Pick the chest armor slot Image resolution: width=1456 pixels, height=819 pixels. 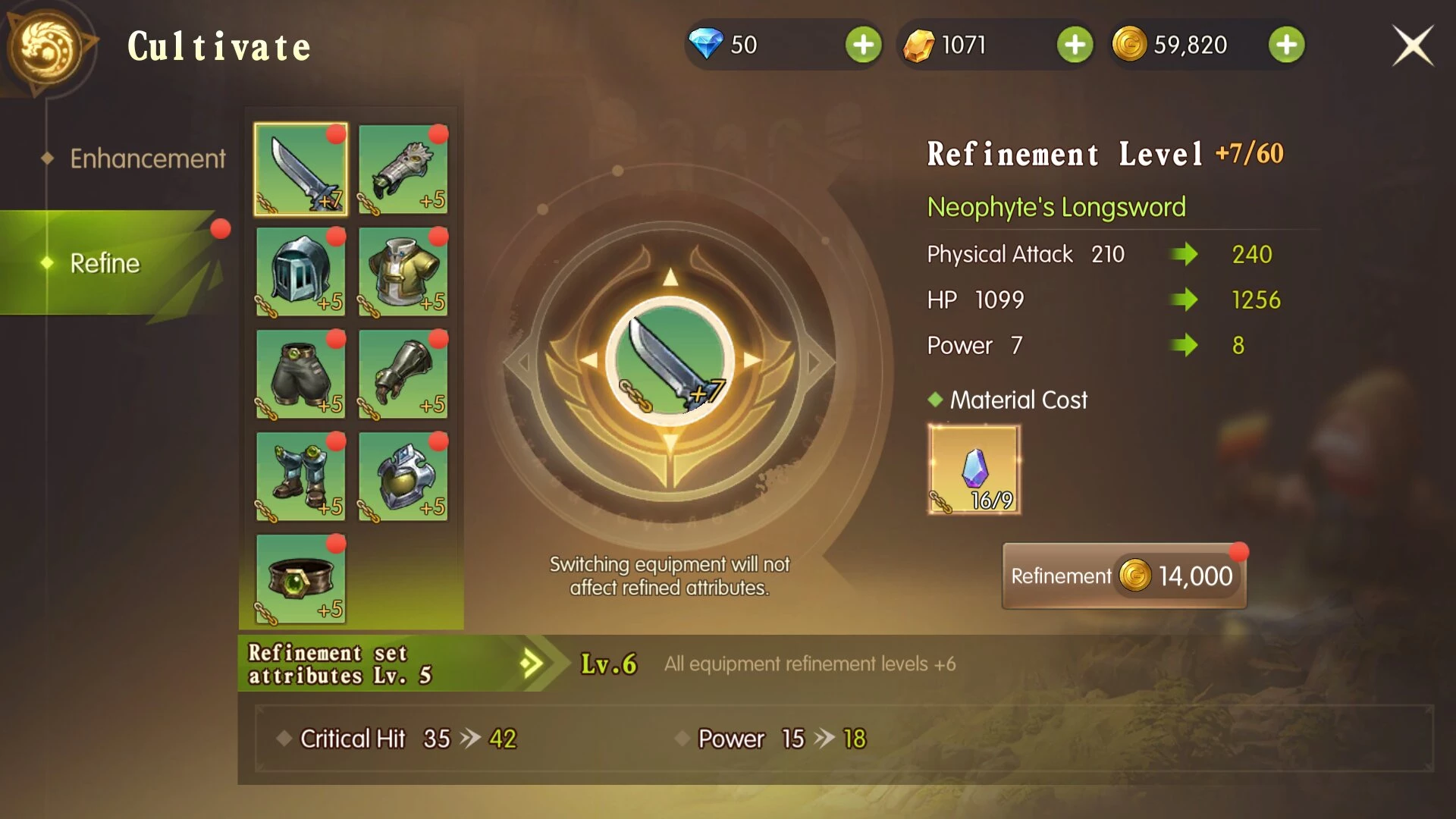(403, 271)
